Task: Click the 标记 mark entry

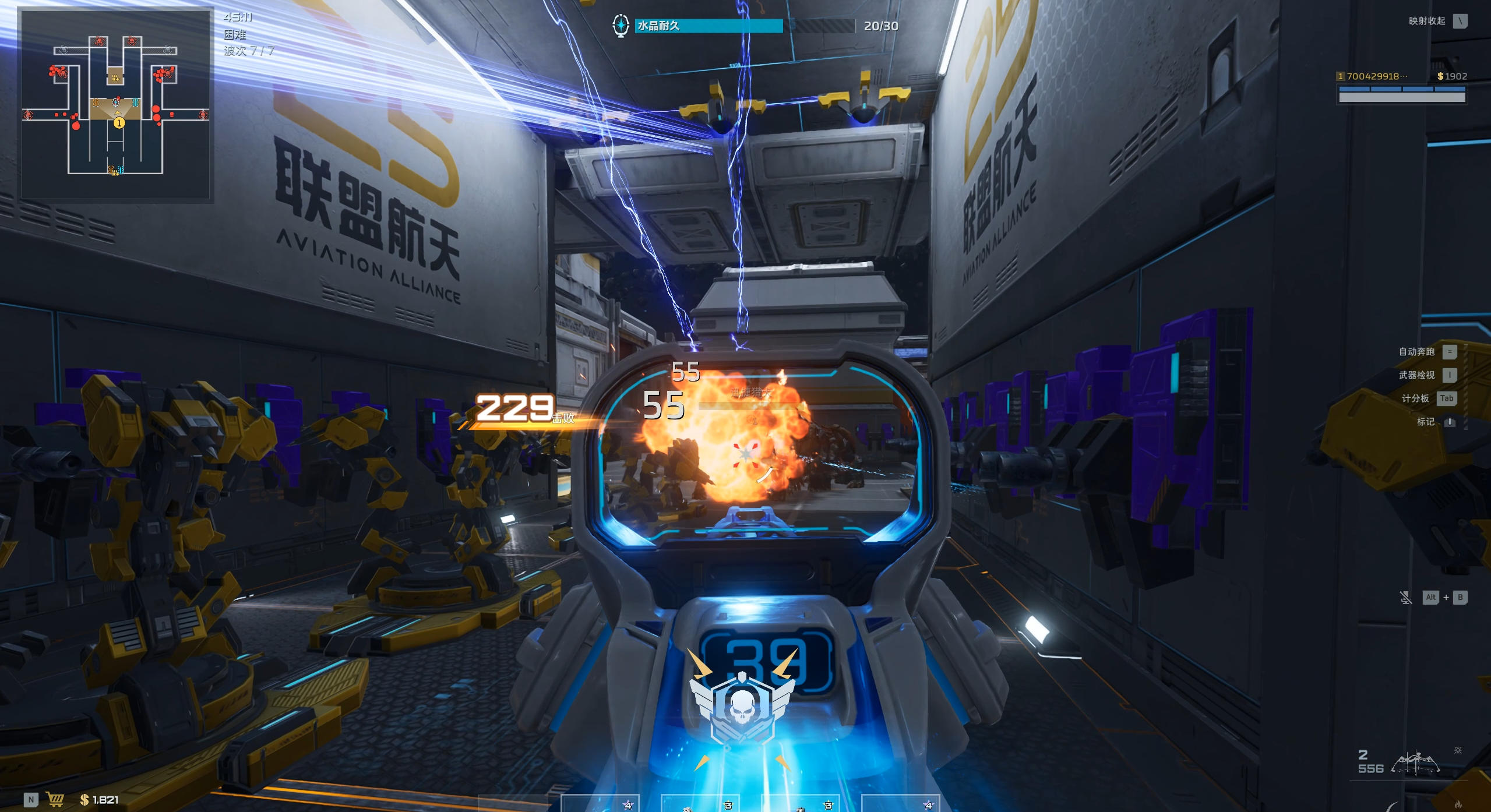Action: [1425, 422]
